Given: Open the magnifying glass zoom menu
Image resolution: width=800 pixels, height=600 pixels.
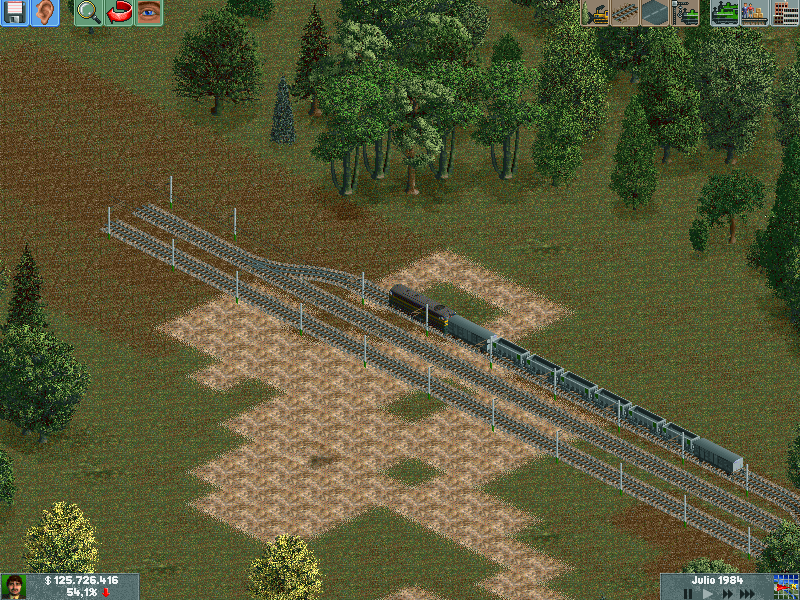Looking at the screenshot, I should tap(89, 13).
